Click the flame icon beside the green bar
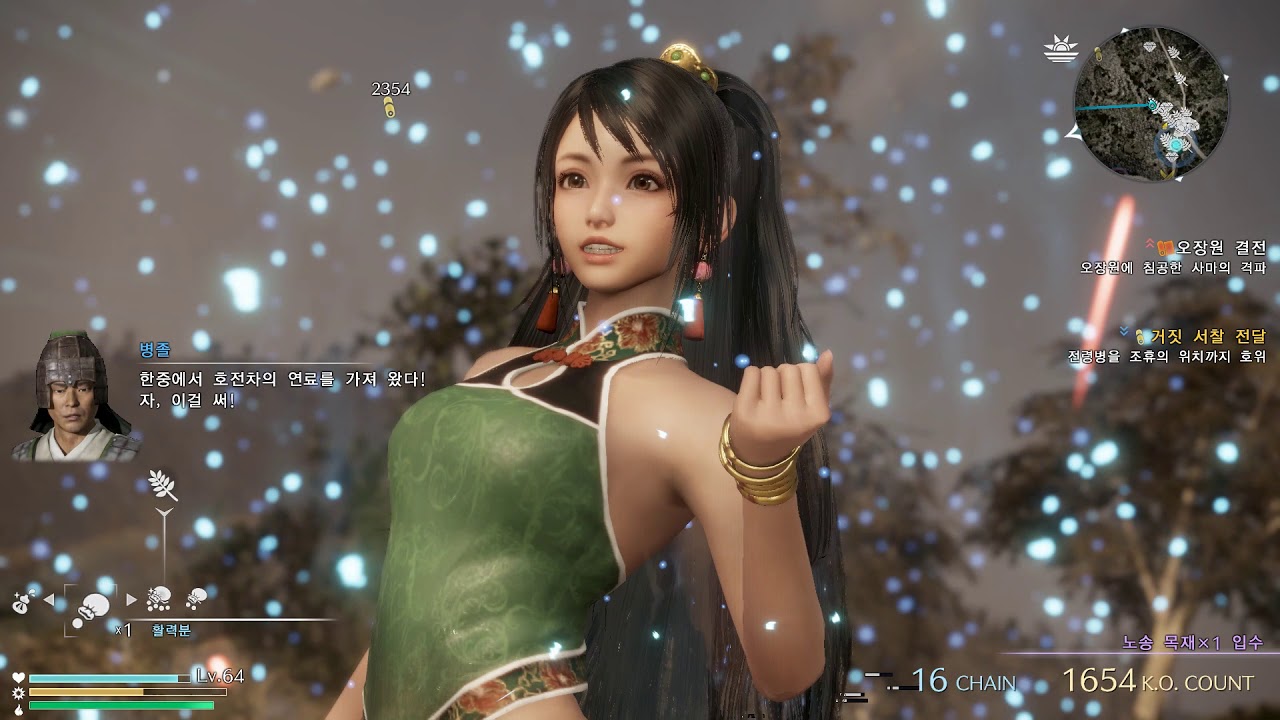Viewport: 1280px width, 720px height. [x=17, y=710]
